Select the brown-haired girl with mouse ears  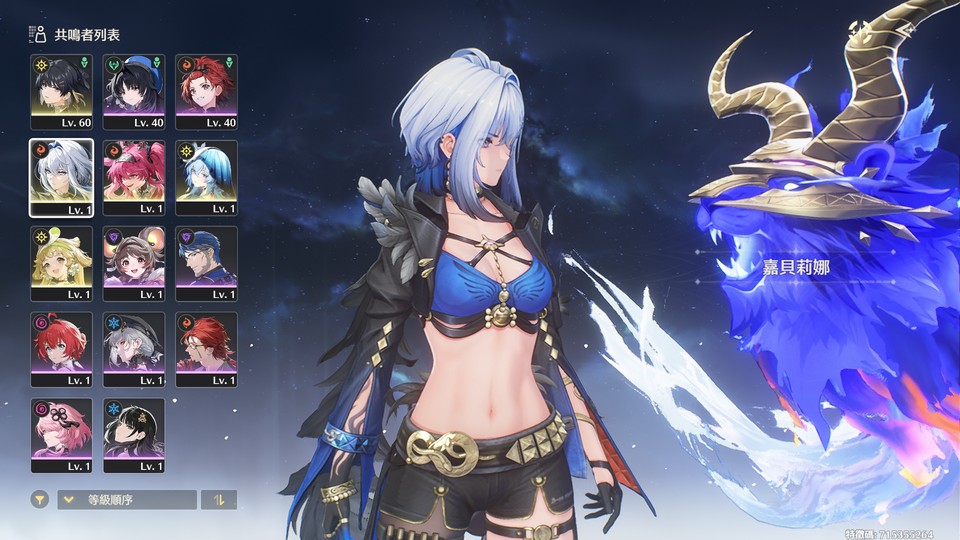(x=134, y=264)
